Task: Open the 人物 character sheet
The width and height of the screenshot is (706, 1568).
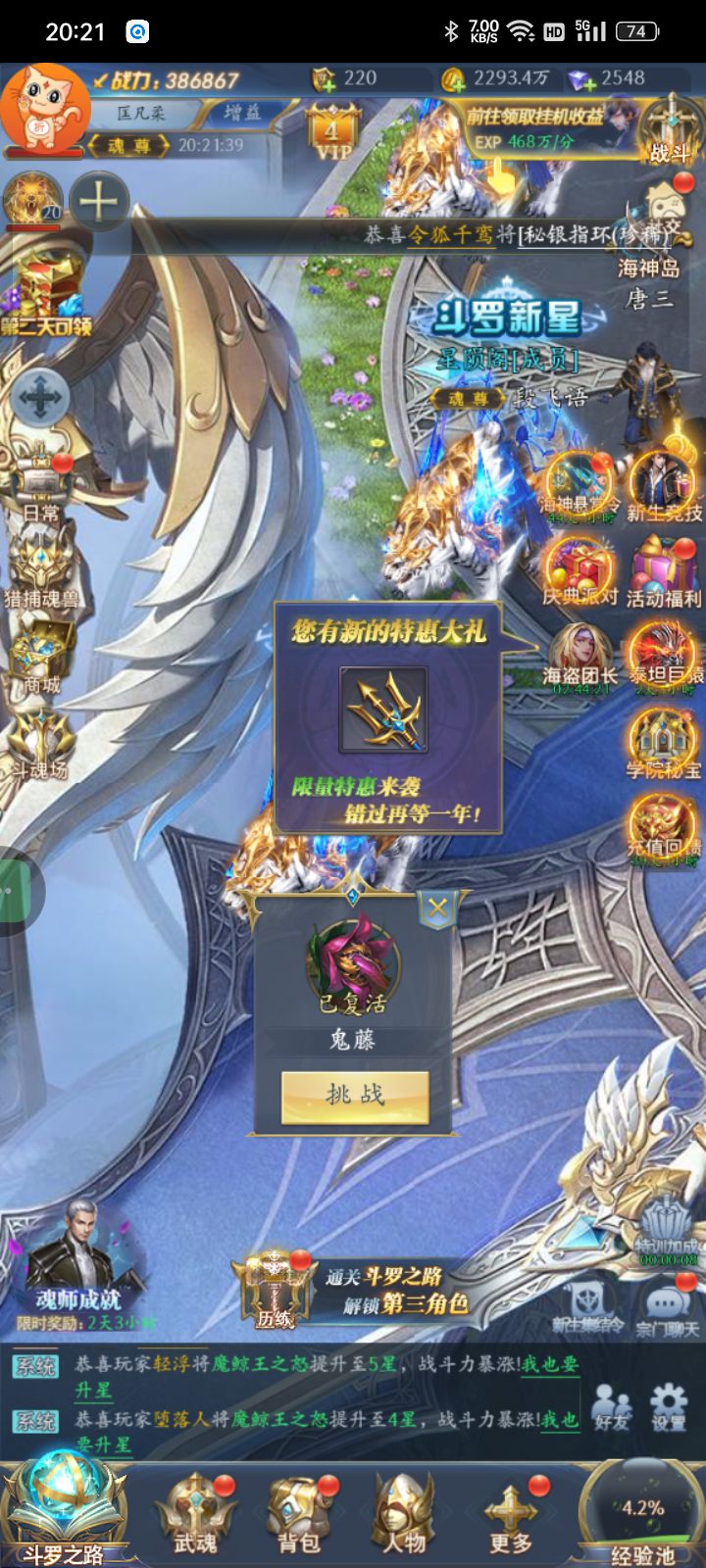Action: pyautogui.click(x=403, y=1514)
